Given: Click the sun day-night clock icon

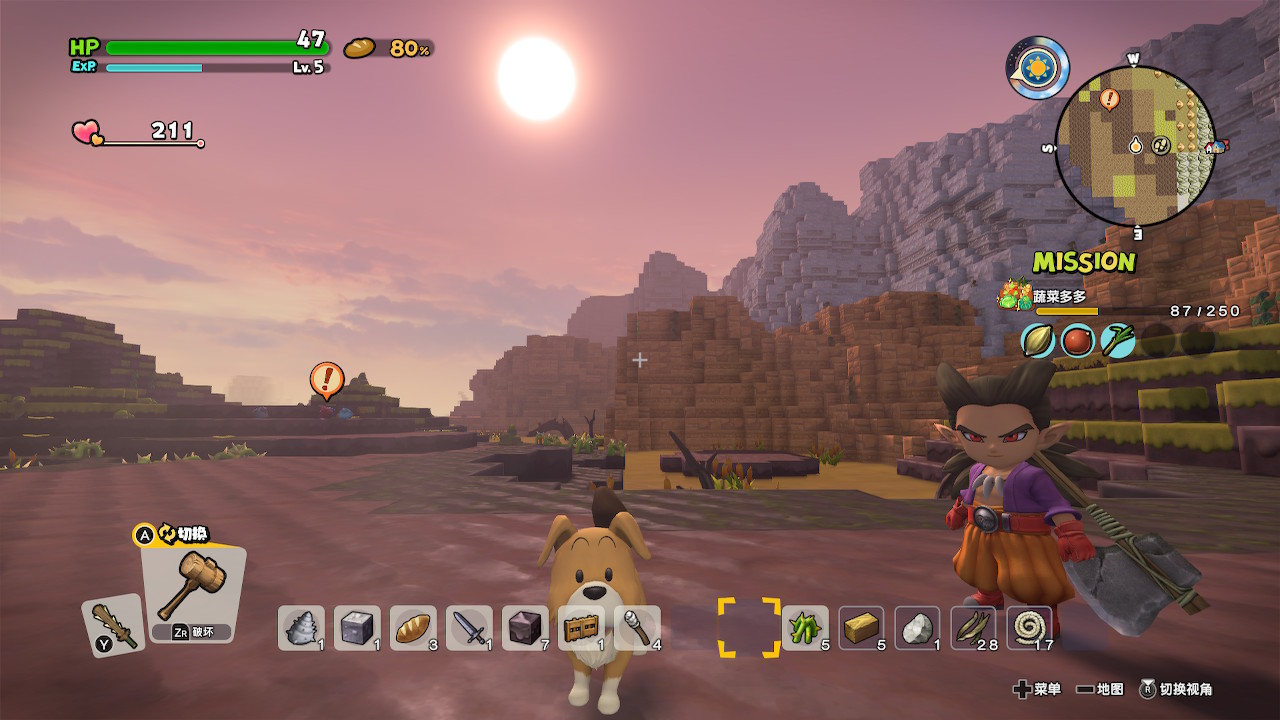Looking at the screenshot, I should point(1038,68).
